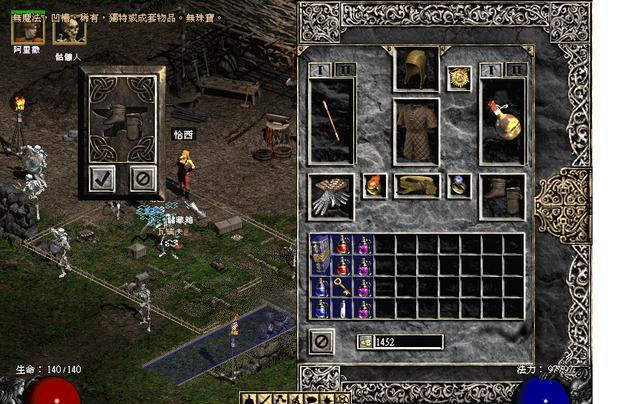Viewport: 640px width, 404px height.
Task: Pick the blue tome in the backpack
Action: coord(321,255)
